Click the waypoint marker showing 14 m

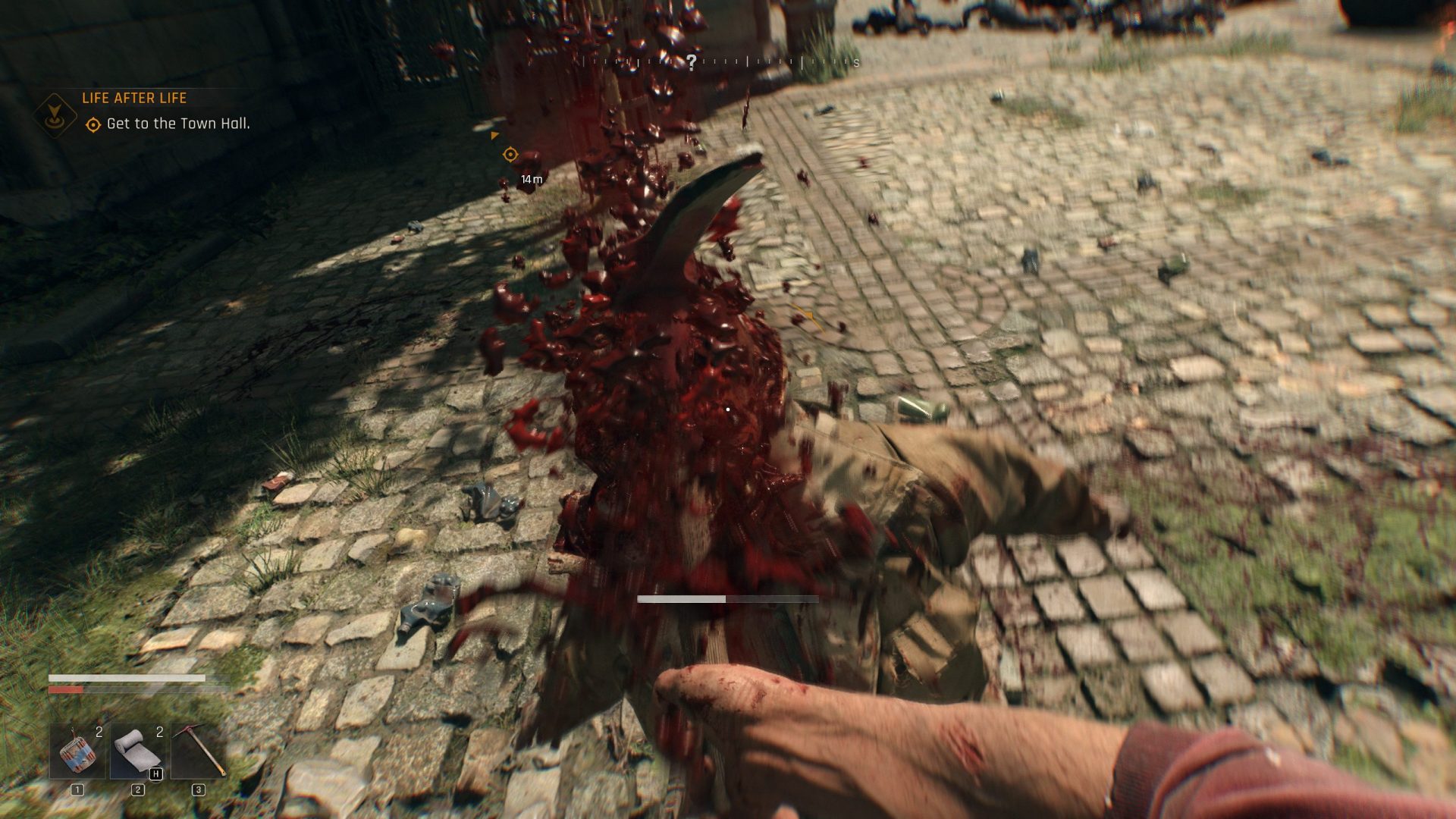(510, 154)
